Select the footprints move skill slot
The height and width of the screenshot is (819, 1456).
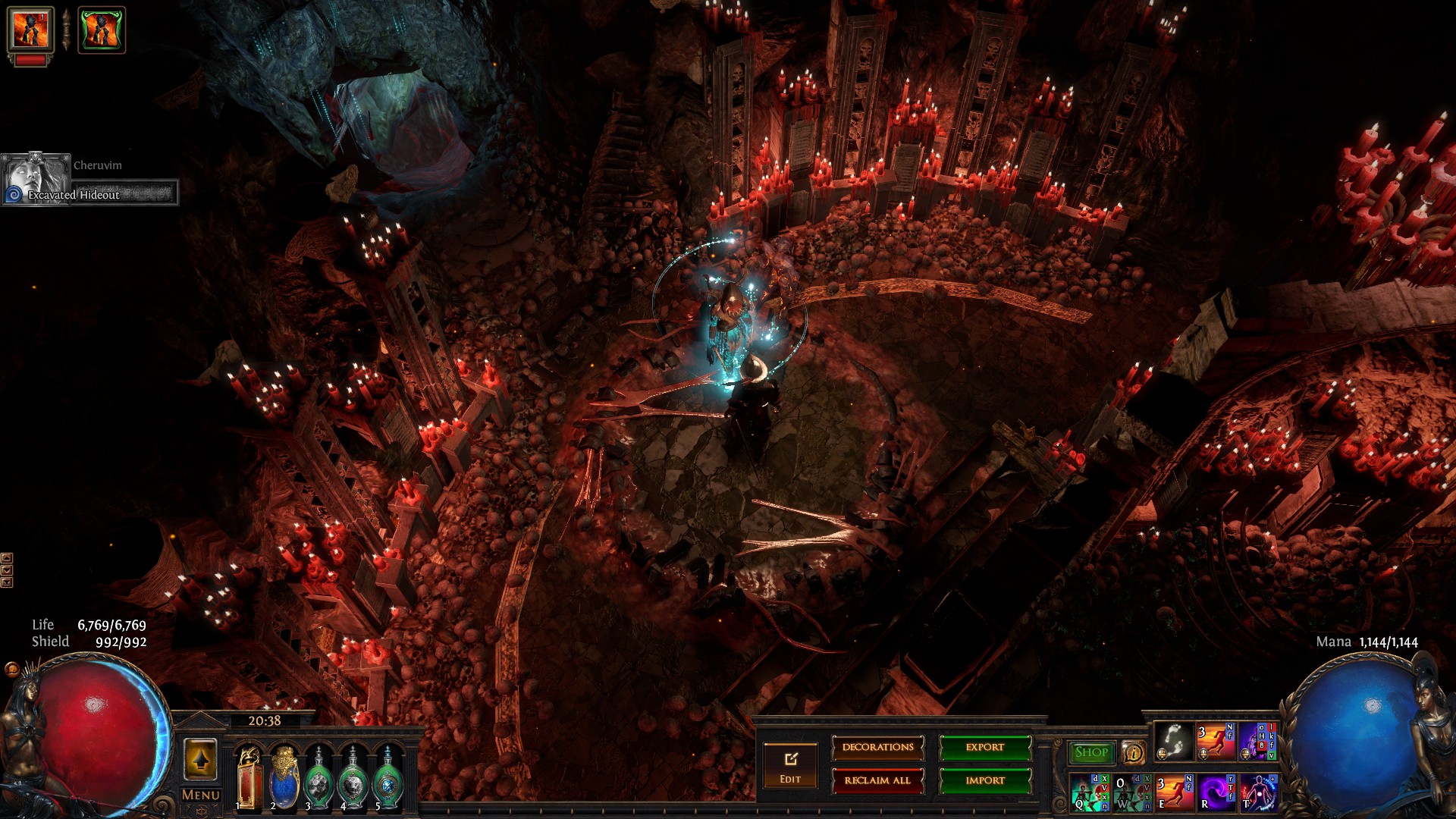click(x=1174, y=741)
